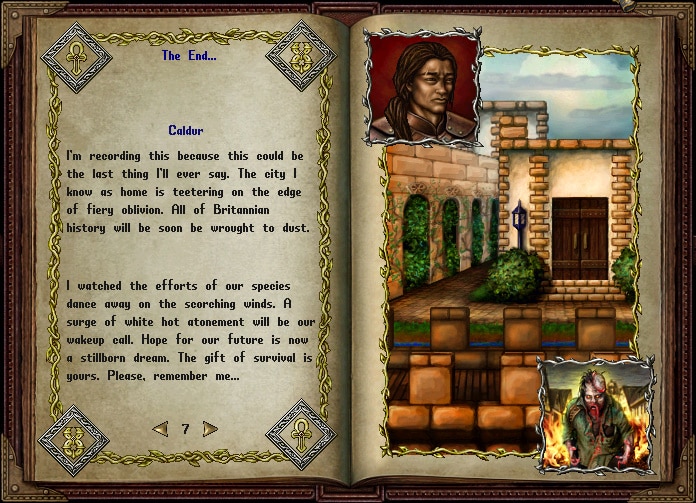Screen dimensions: 696x503
Task: Go to the previous page arrow
Action: (x=160, y=429)
